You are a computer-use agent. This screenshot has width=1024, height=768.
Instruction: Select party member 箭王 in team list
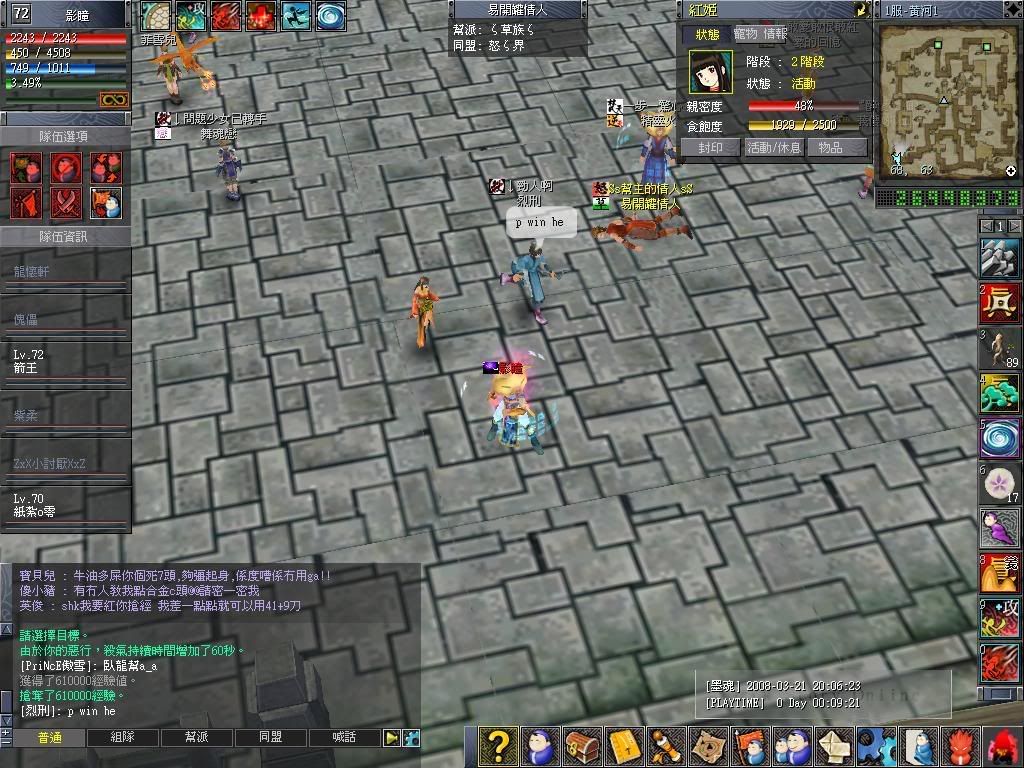point(65,361)
